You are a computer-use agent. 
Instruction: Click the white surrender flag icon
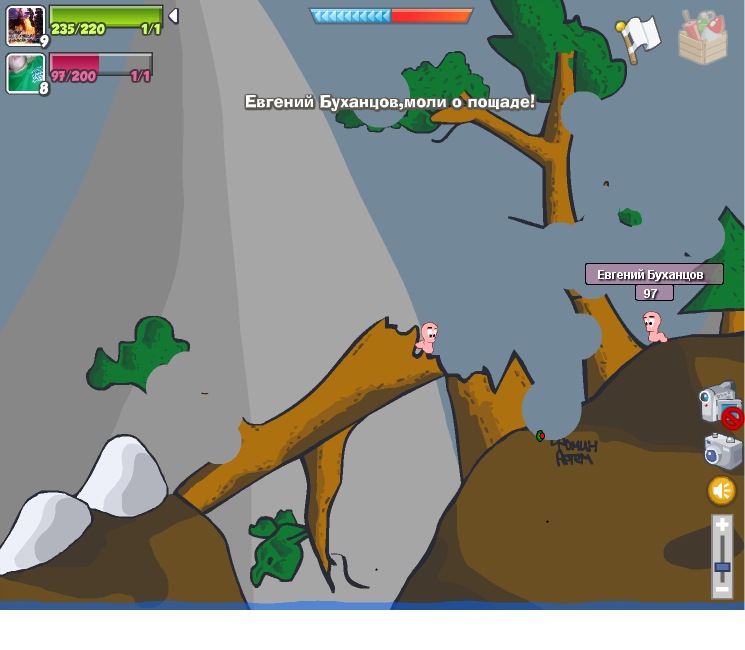638,36
